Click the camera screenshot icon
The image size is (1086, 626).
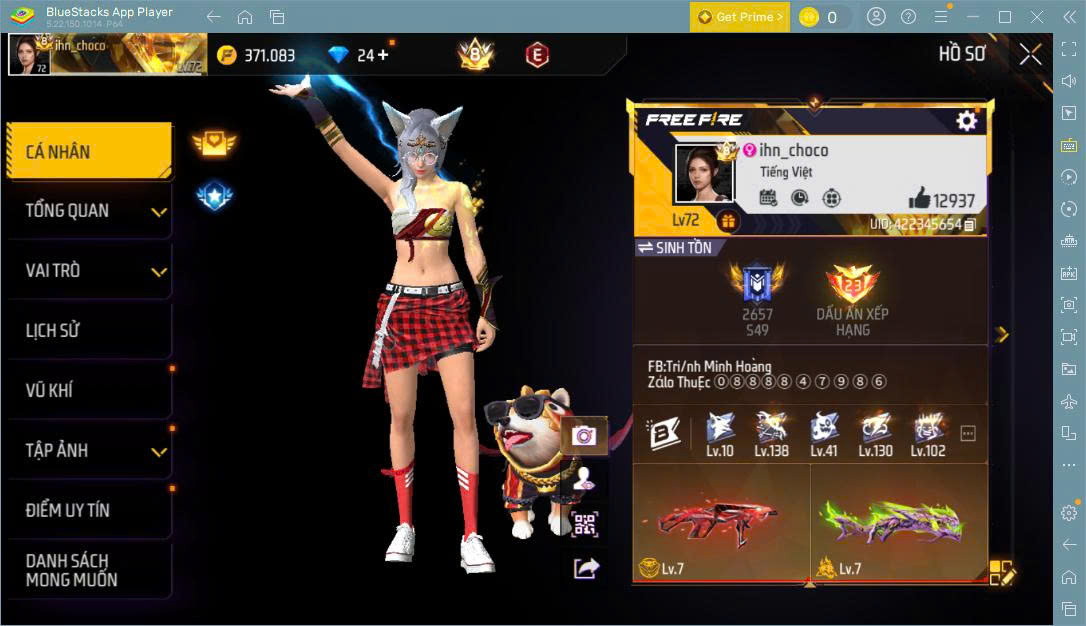[584, 436]
